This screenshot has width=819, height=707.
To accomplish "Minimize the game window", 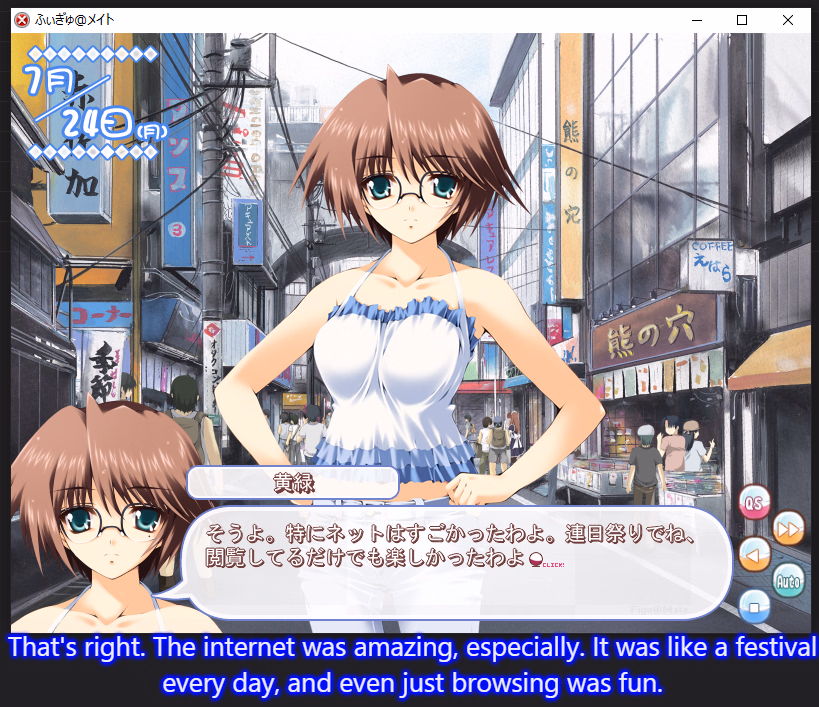I will pyautogui.click(x=696, y=20).
